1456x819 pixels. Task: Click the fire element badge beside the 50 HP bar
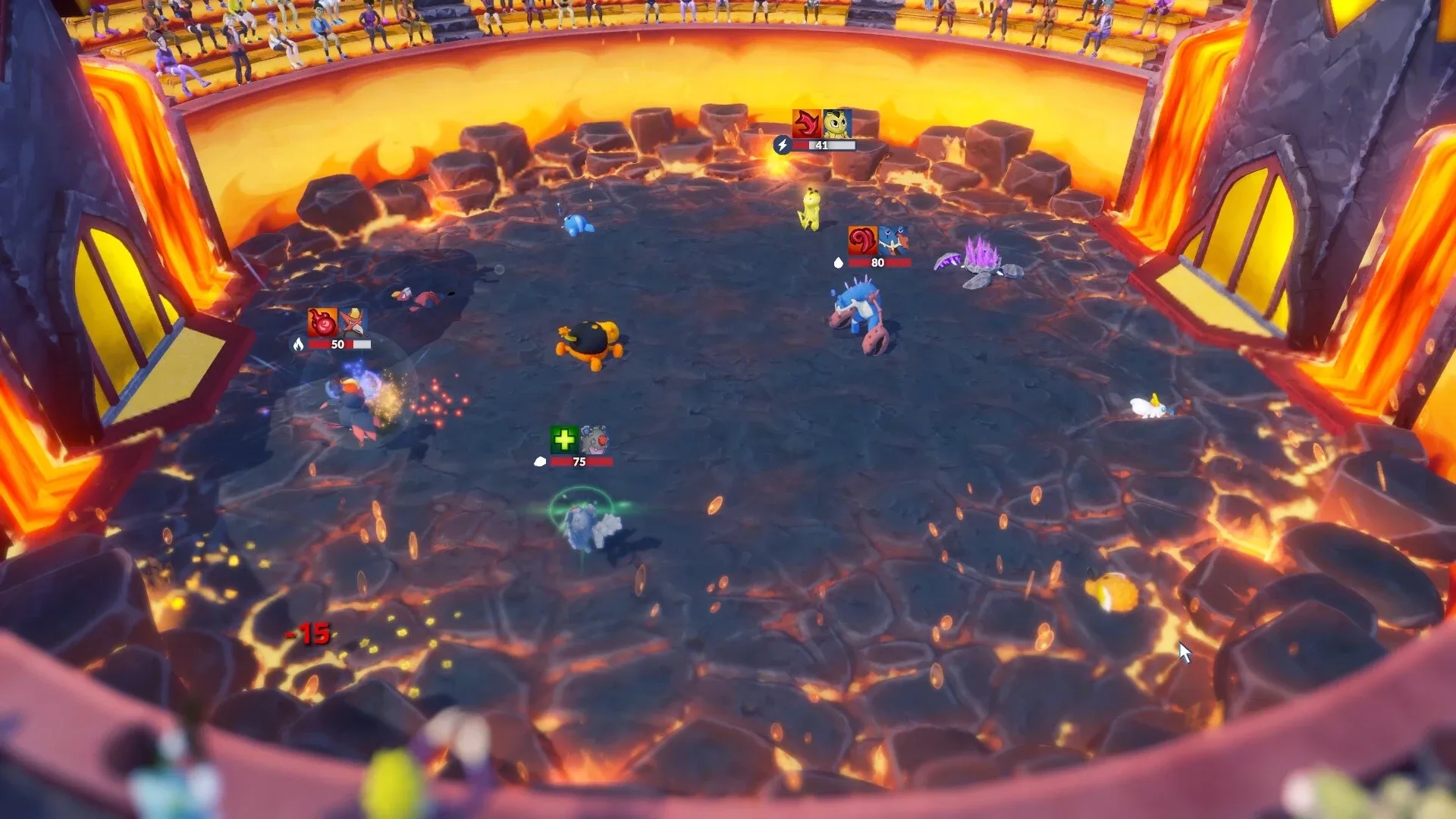[x=298, y=344]
